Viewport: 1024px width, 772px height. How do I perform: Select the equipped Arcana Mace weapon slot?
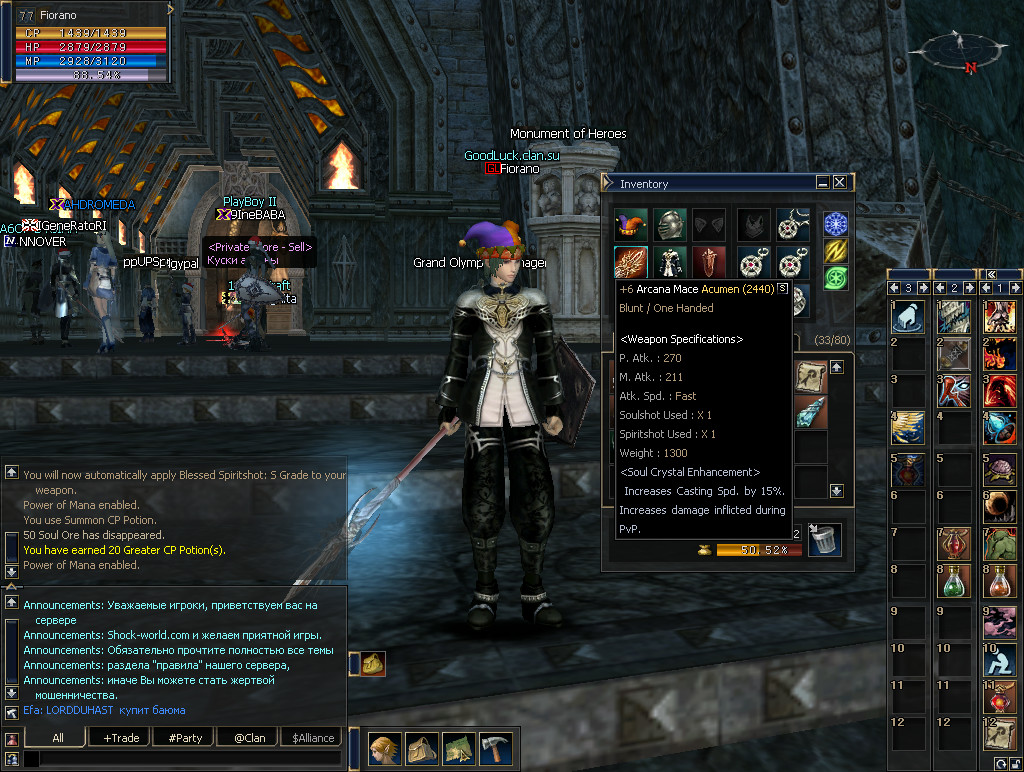click(x=630, y=262)
